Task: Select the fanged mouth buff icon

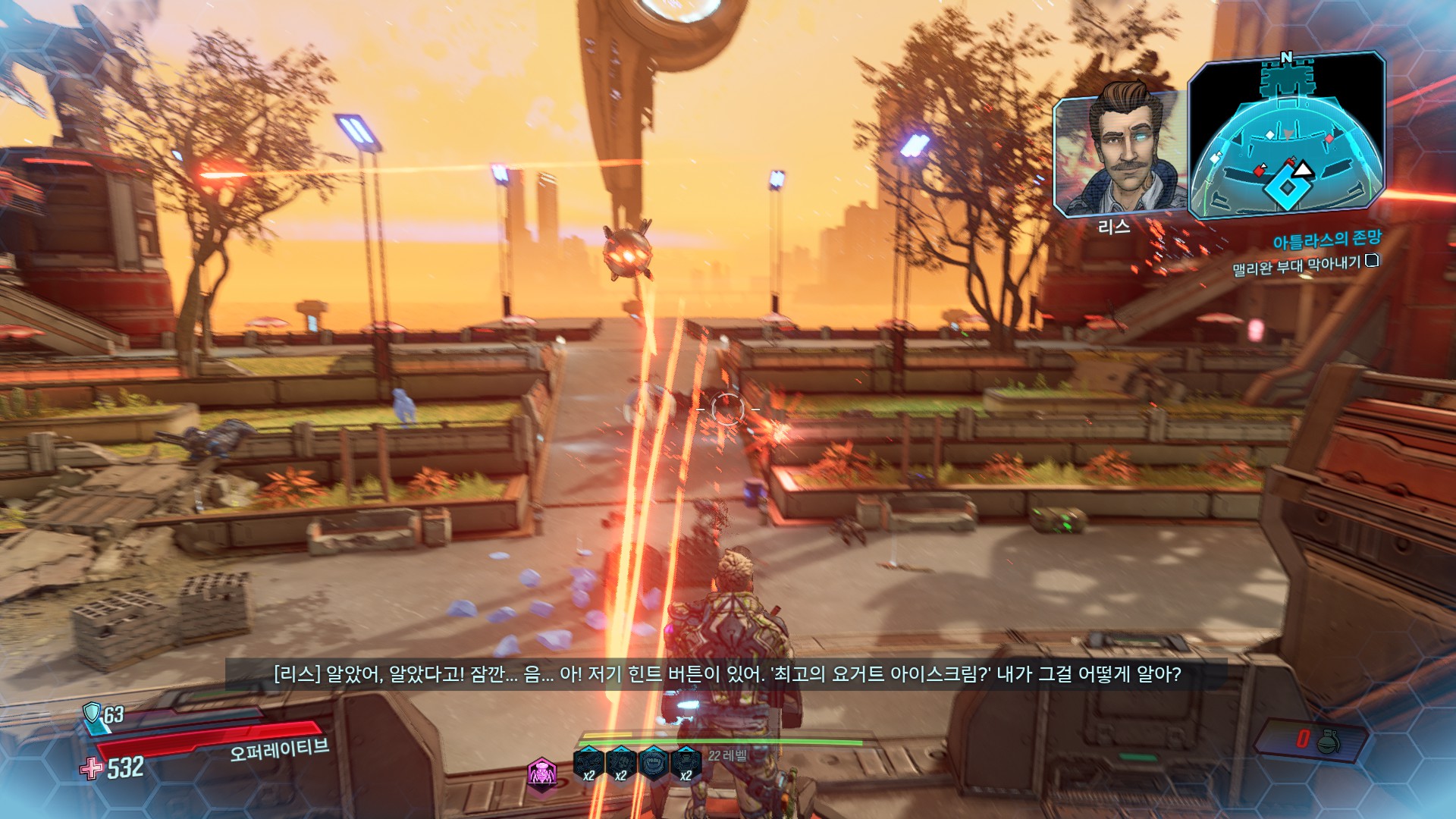Action: [x=653, y=763]
